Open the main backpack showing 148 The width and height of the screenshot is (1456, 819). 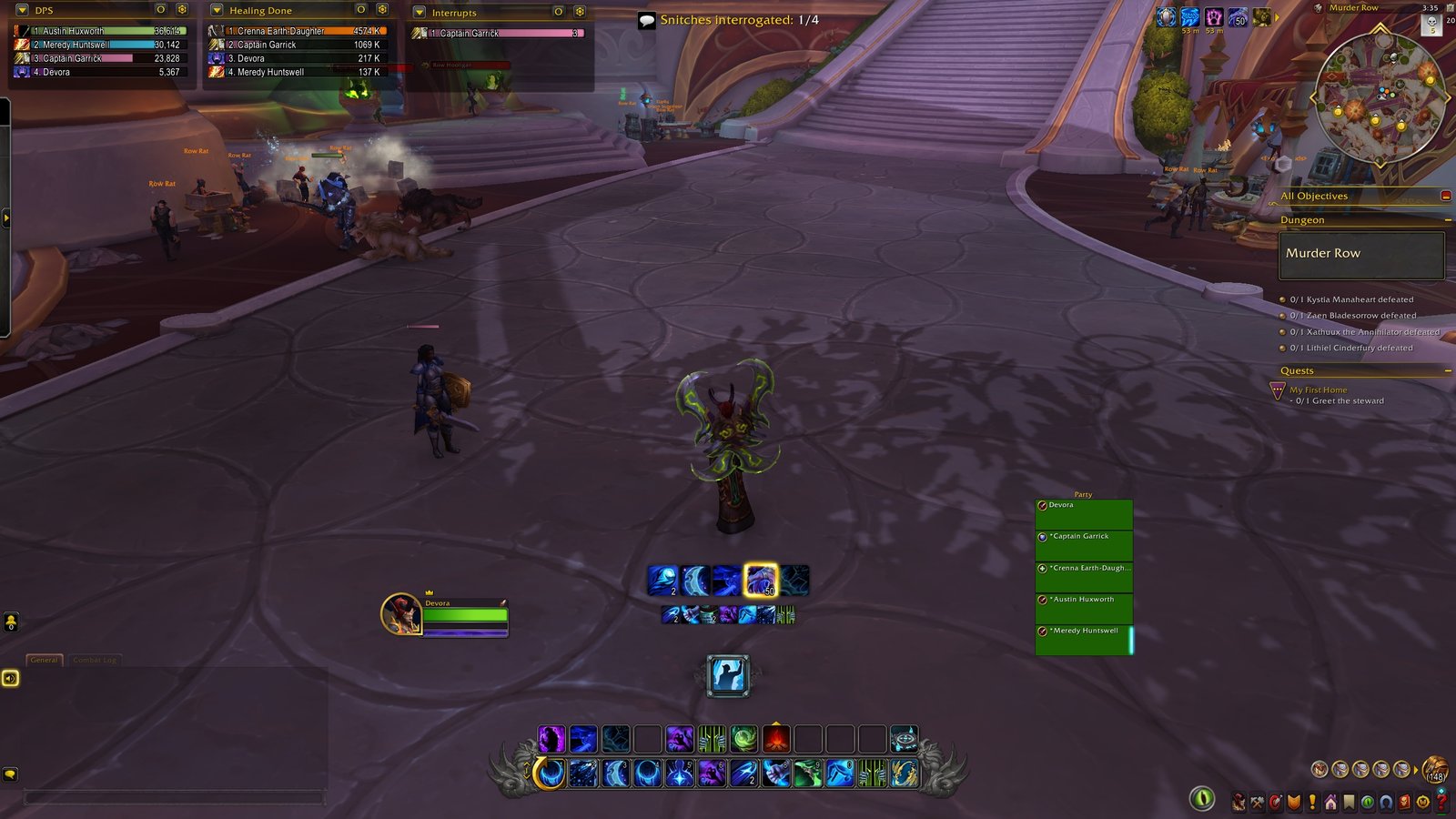1435,769
